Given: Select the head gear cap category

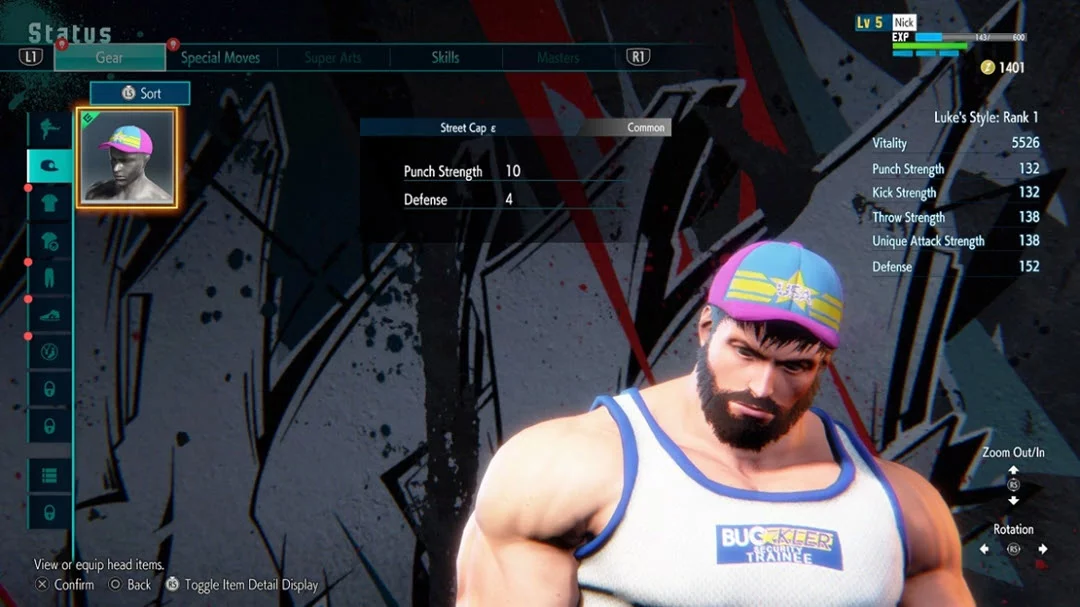Looking at the screenshot, I should 49,165.
